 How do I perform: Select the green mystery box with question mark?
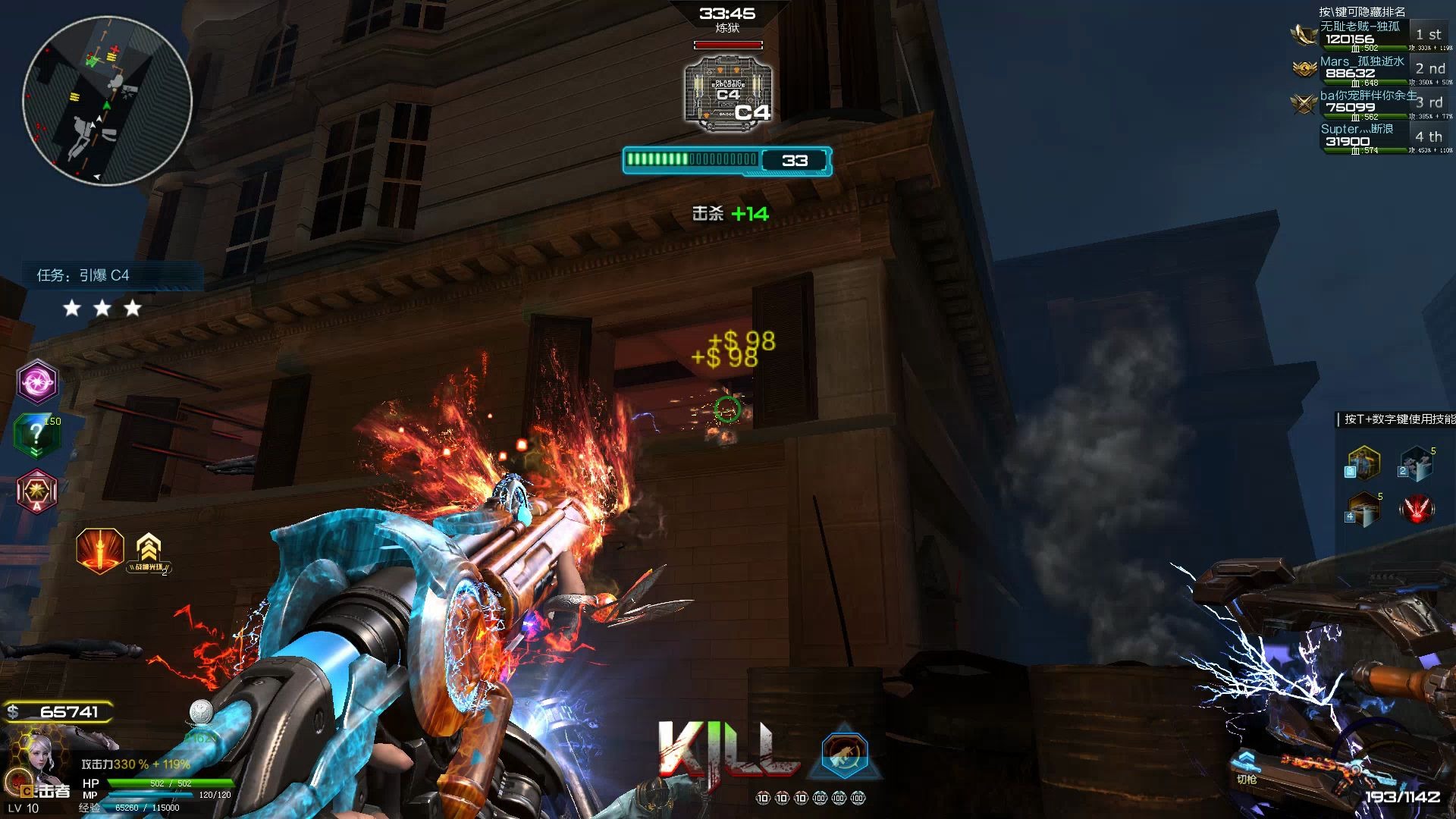(x=36, y=436)
